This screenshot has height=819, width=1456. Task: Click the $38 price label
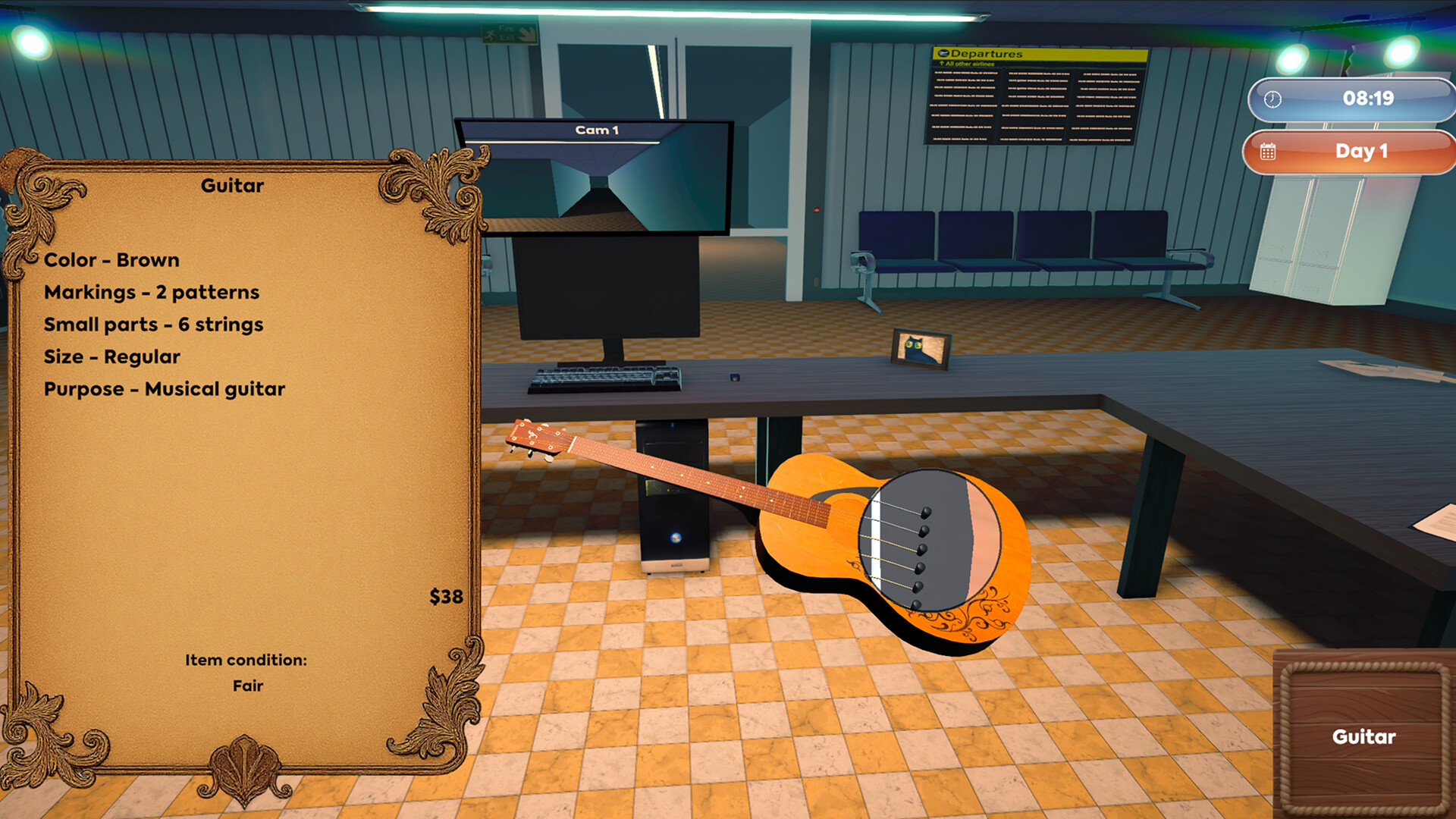[x=447, y=595]
